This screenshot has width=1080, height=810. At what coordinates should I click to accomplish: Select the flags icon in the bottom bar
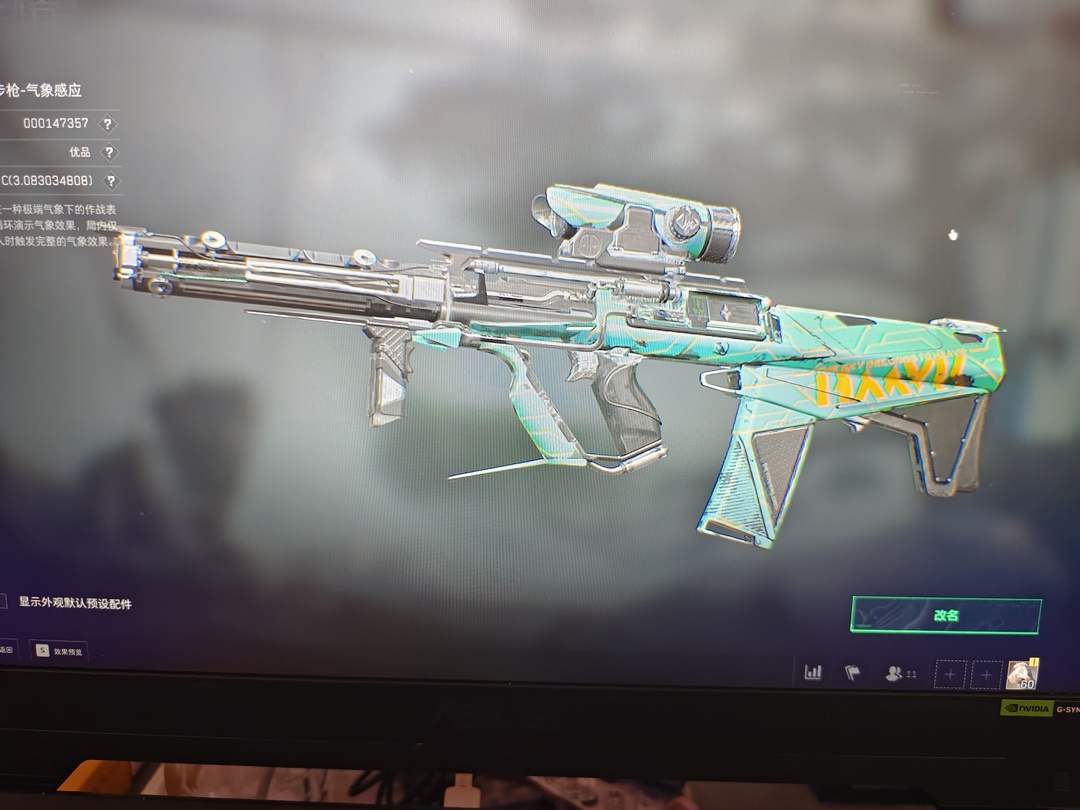[x=852, y=673]
